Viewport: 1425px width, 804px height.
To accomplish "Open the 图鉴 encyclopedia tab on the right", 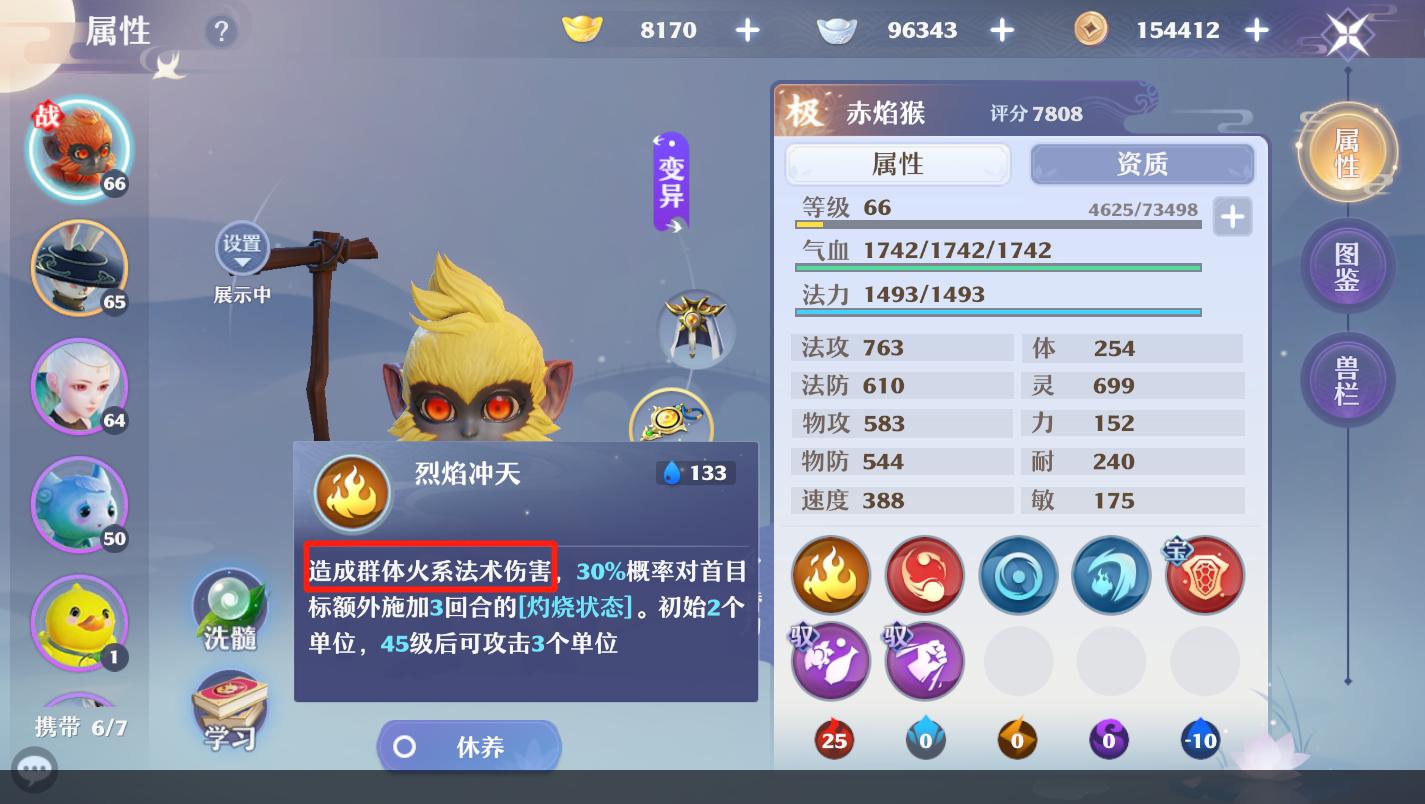I will tap(1347, 266).
